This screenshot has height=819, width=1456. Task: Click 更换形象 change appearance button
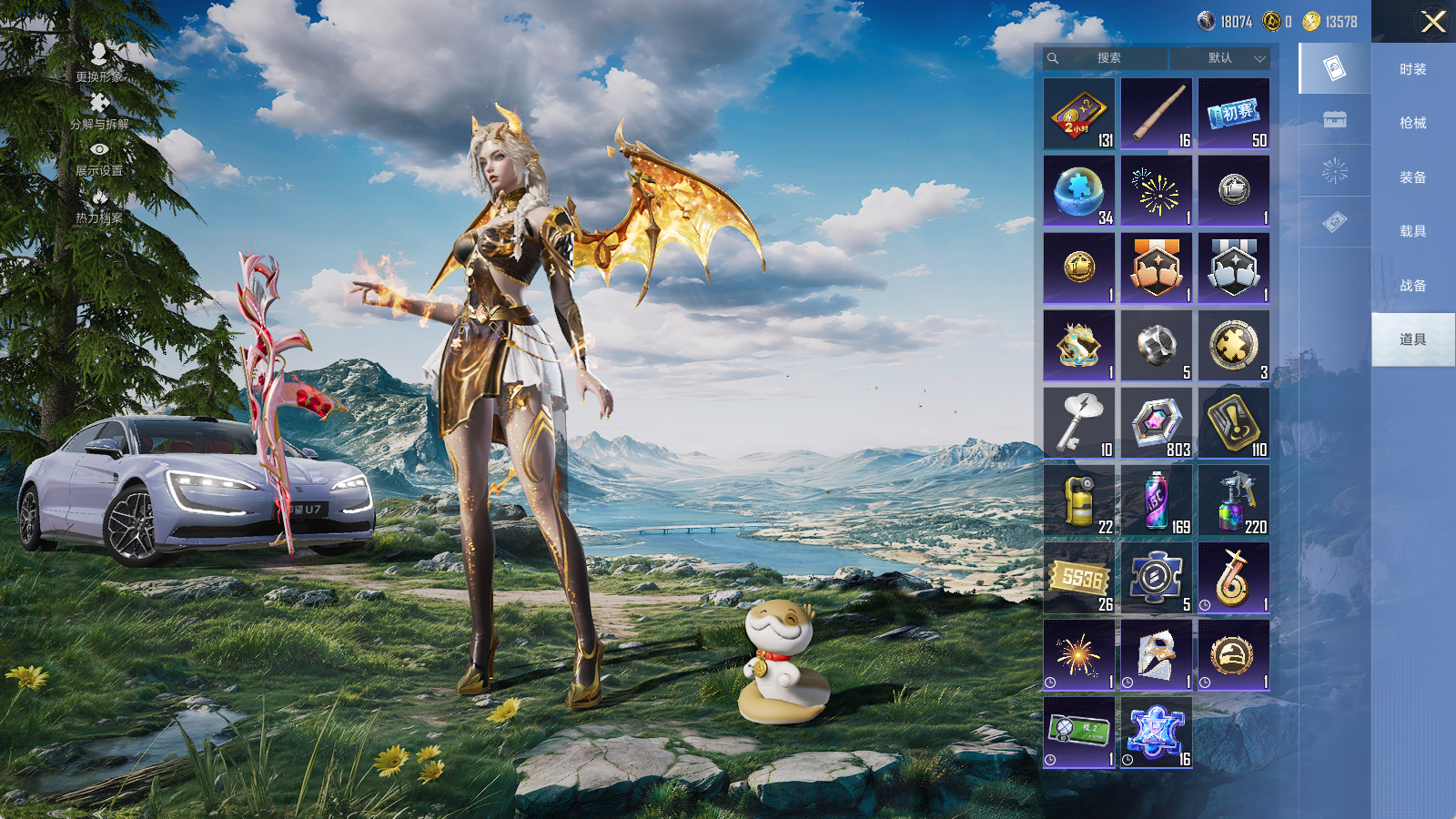99,63
